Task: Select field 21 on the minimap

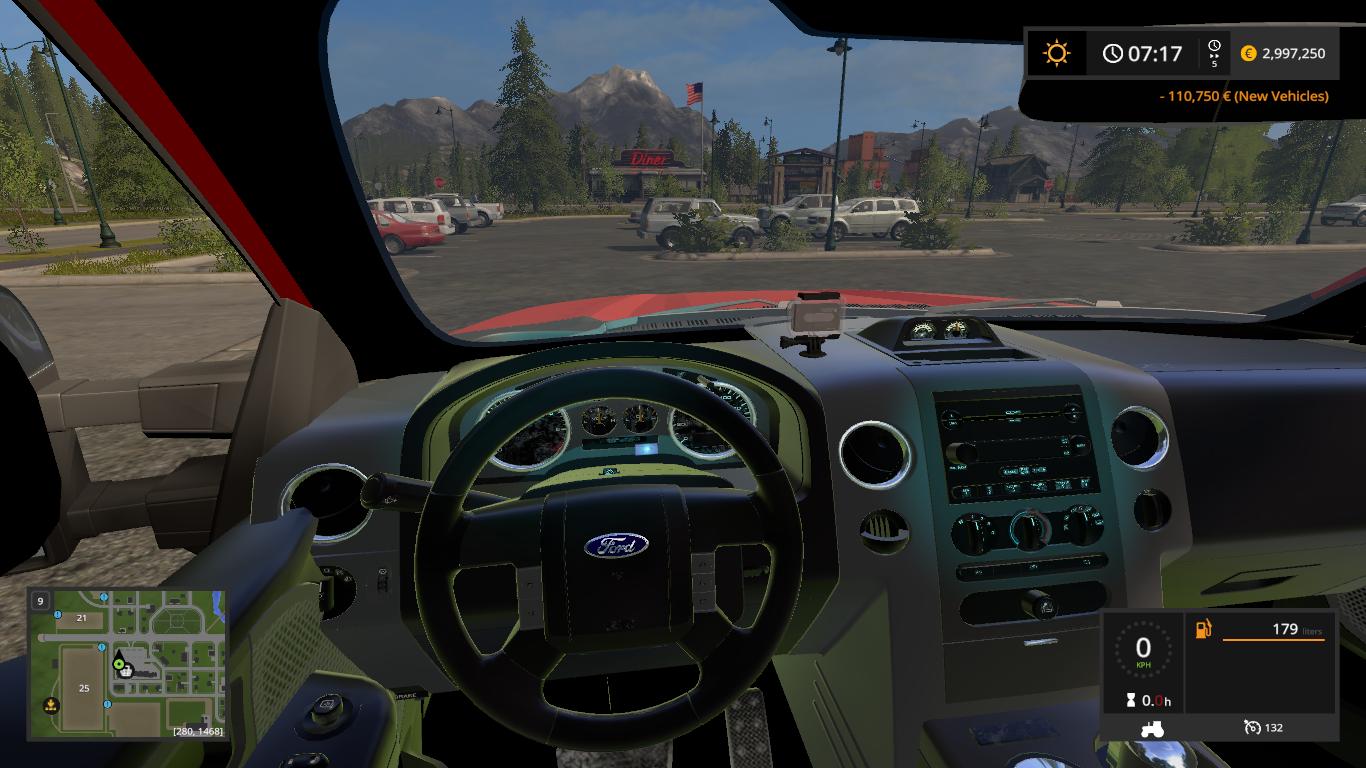Action: [82, 618]
